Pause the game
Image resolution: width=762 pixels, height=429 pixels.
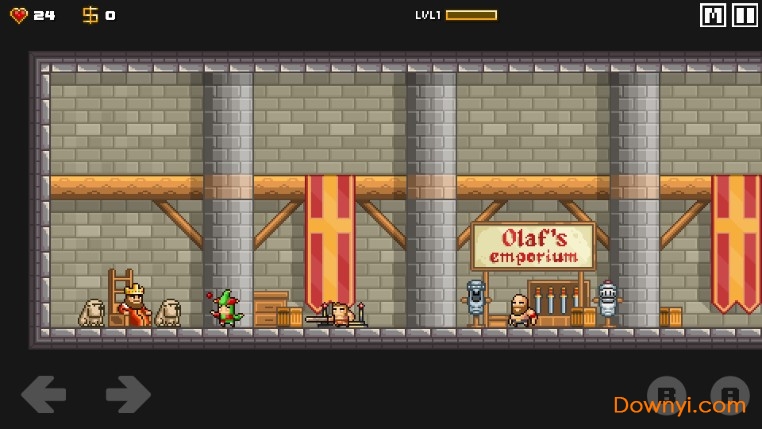tap(745, 15)
